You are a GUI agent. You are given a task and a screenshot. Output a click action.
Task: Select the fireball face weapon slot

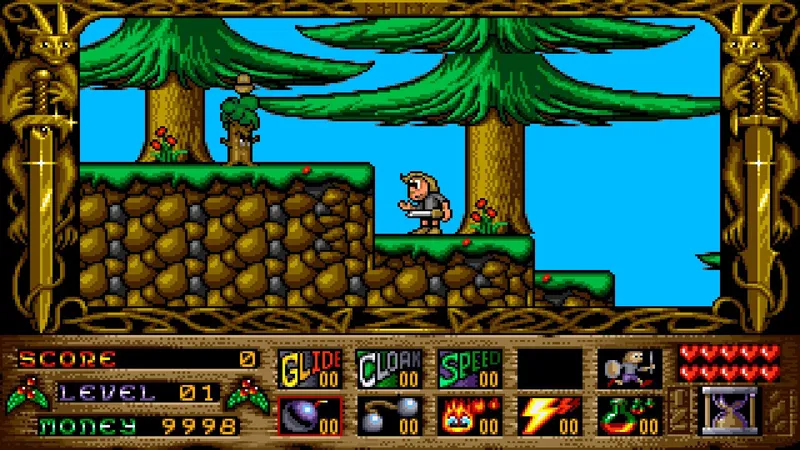[x=469, y=415]
